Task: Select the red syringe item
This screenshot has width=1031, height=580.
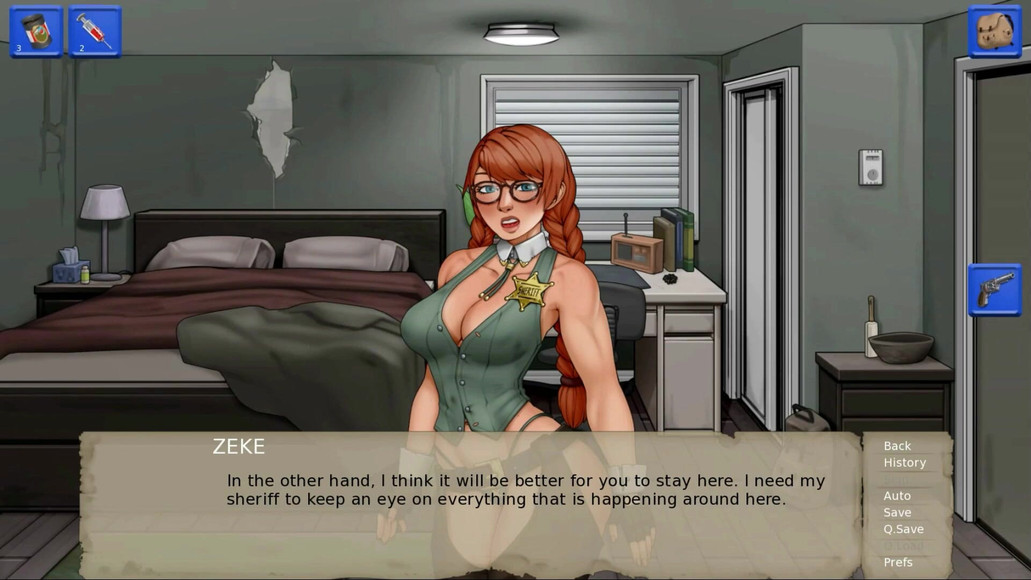Action: click(95, 31)
